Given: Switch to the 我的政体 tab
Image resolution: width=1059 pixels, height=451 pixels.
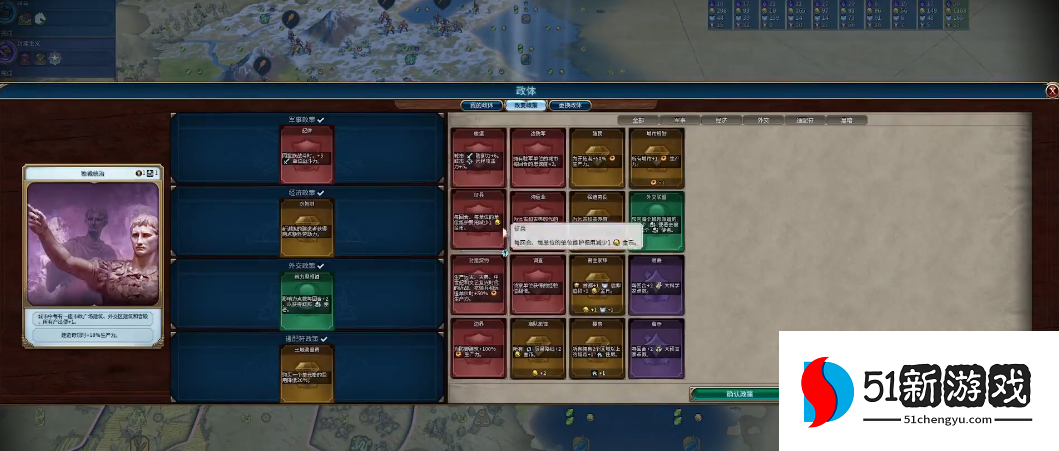Looking at the screenshot, I should (480, 105).
